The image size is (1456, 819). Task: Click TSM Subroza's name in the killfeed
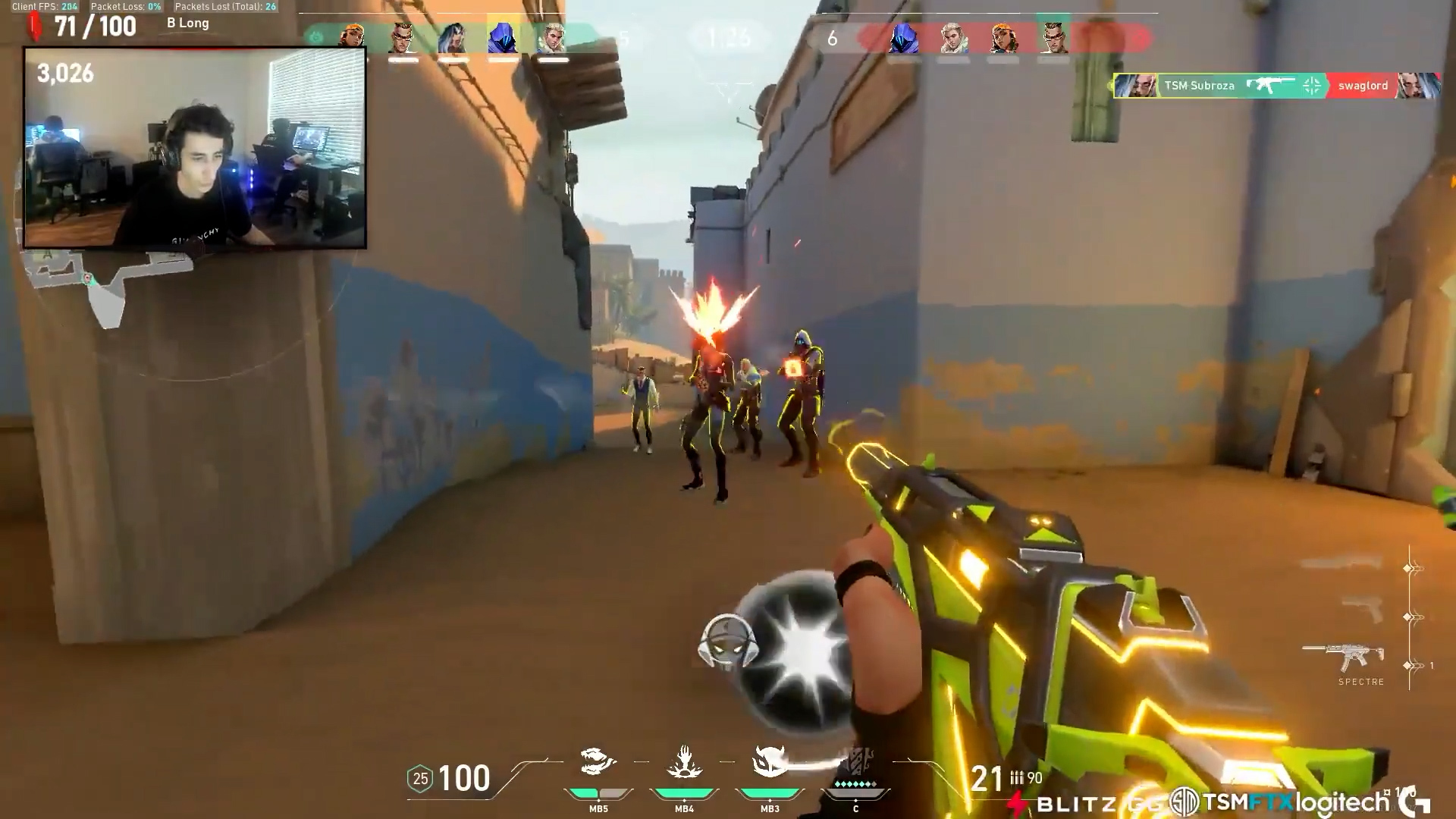(x=1198, y=85)
